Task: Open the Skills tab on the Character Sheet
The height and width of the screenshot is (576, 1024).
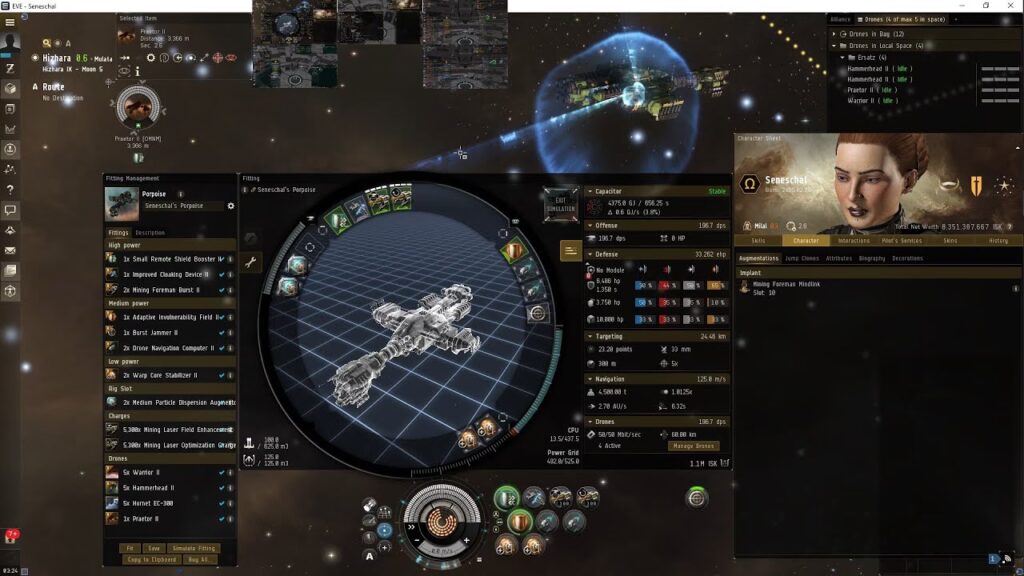Action: pyautogui.click(x=758, y=240)
